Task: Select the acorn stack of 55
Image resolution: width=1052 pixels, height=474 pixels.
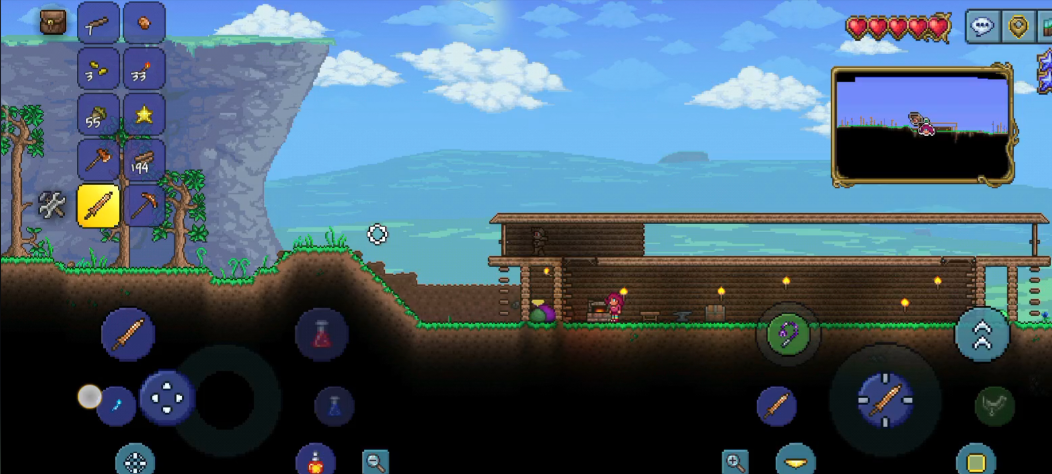Action: (98, 115)
